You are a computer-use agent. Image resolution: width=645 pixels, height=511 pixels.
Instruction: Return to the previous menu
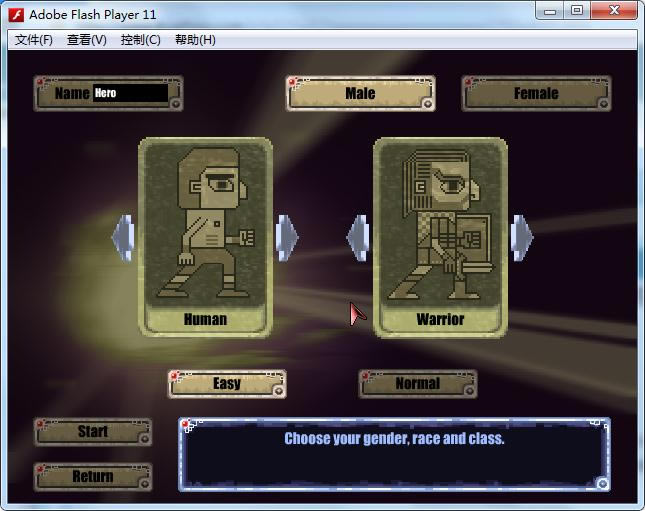click(x=93, y=477)
